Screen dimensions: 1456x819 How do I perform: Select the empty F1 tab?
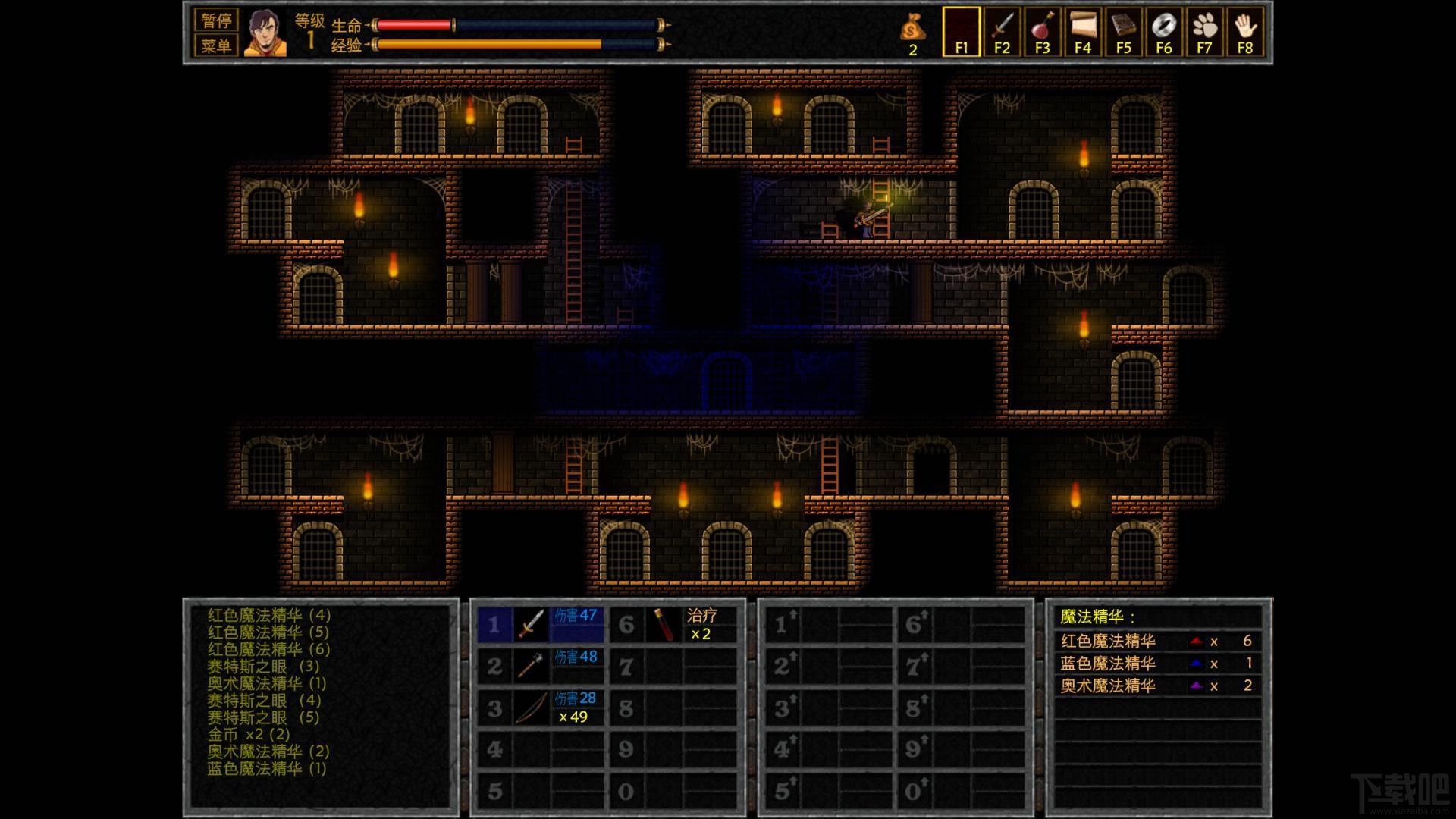[x=961, y=33]
